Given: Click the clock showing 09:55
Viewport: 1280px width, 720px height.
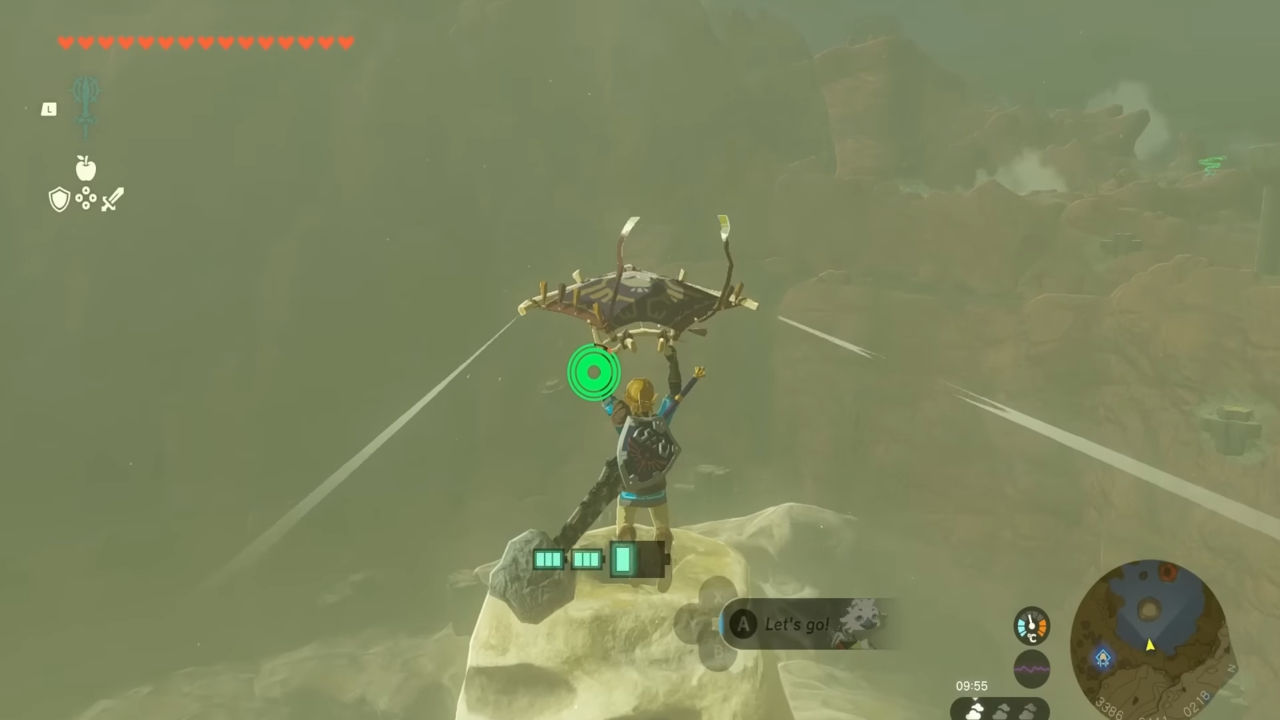Looking at the screenshot, I should pyautogui.click(x=971, y=685).
